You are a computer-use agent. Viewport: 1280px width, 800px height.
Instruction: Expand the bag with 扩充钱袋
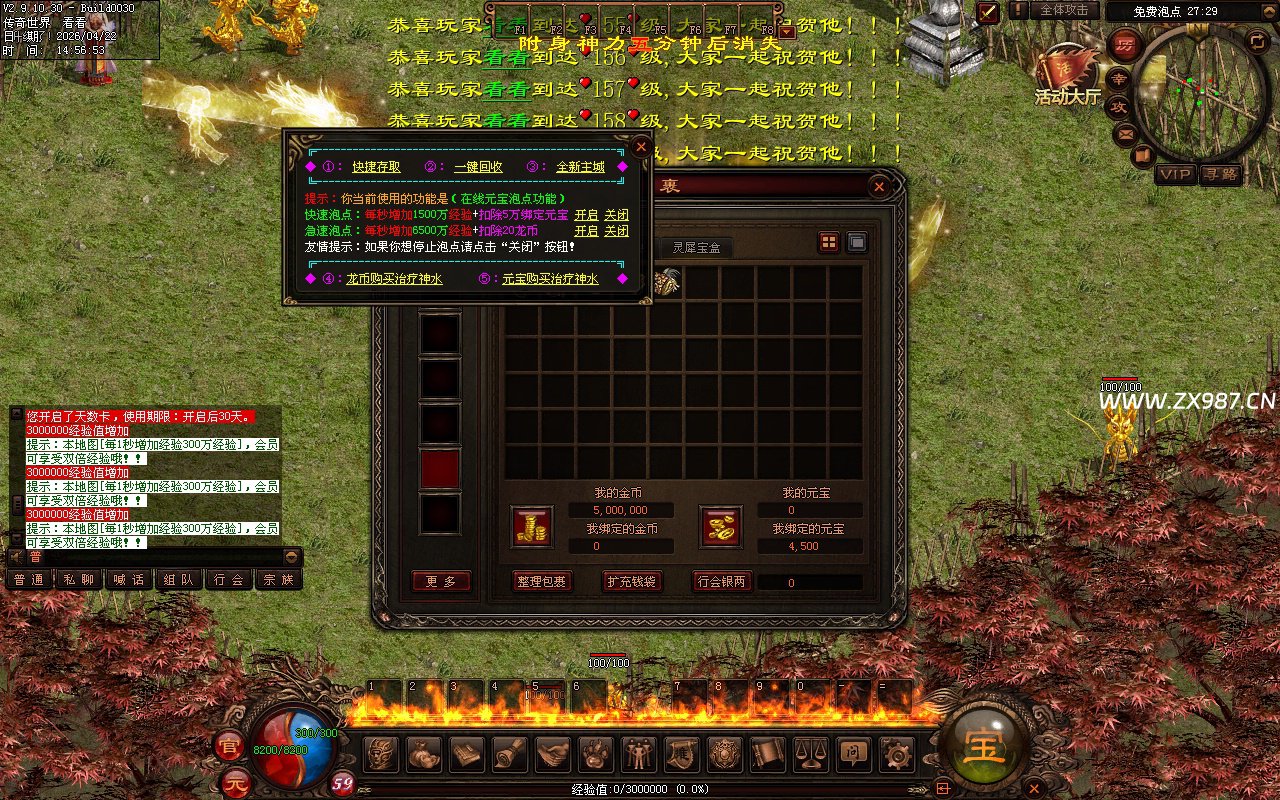[632, 582]
